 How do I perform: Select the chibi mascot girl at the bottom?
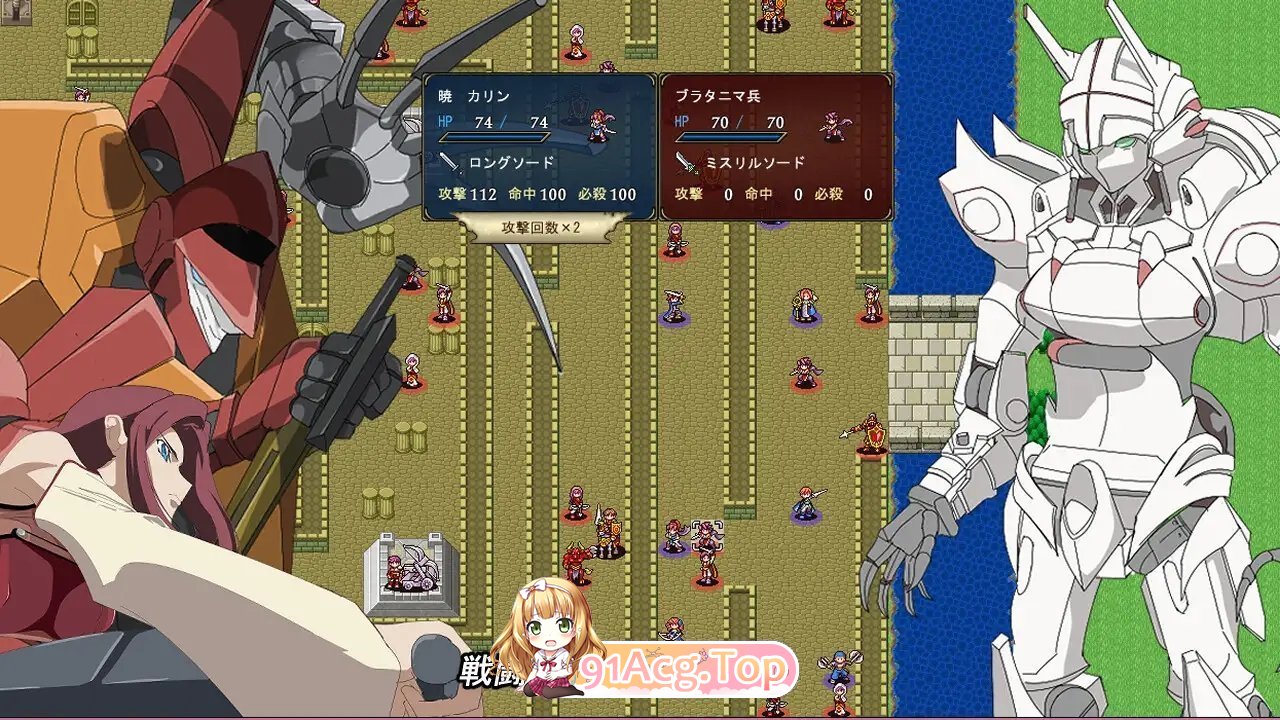pyautogui.click(x=545, y=640)
